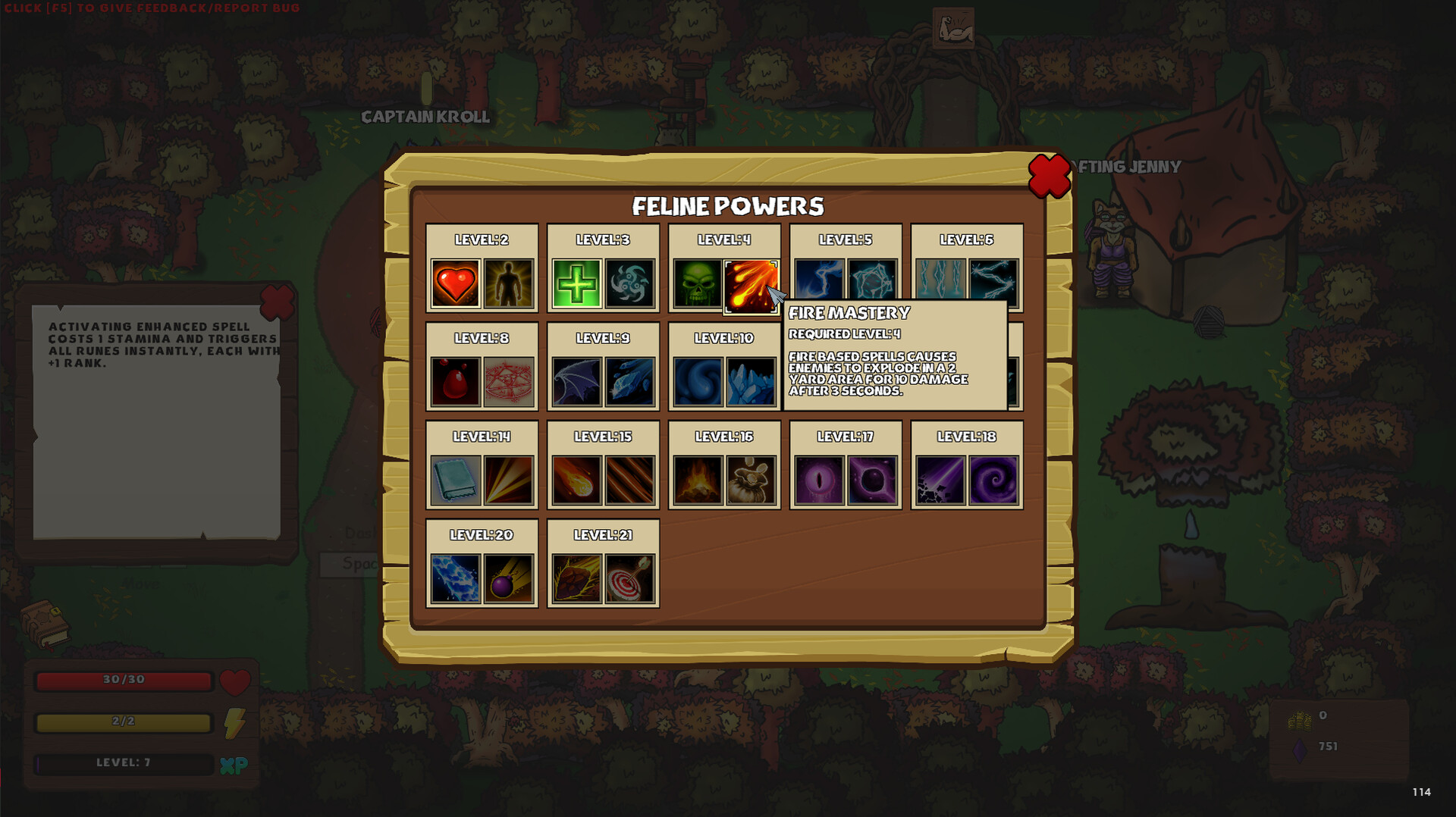Click the glowing silhouette power in Level 2
Viewport: 1456px width, 817px height.
pyautogui.click(x=508, y=283)
